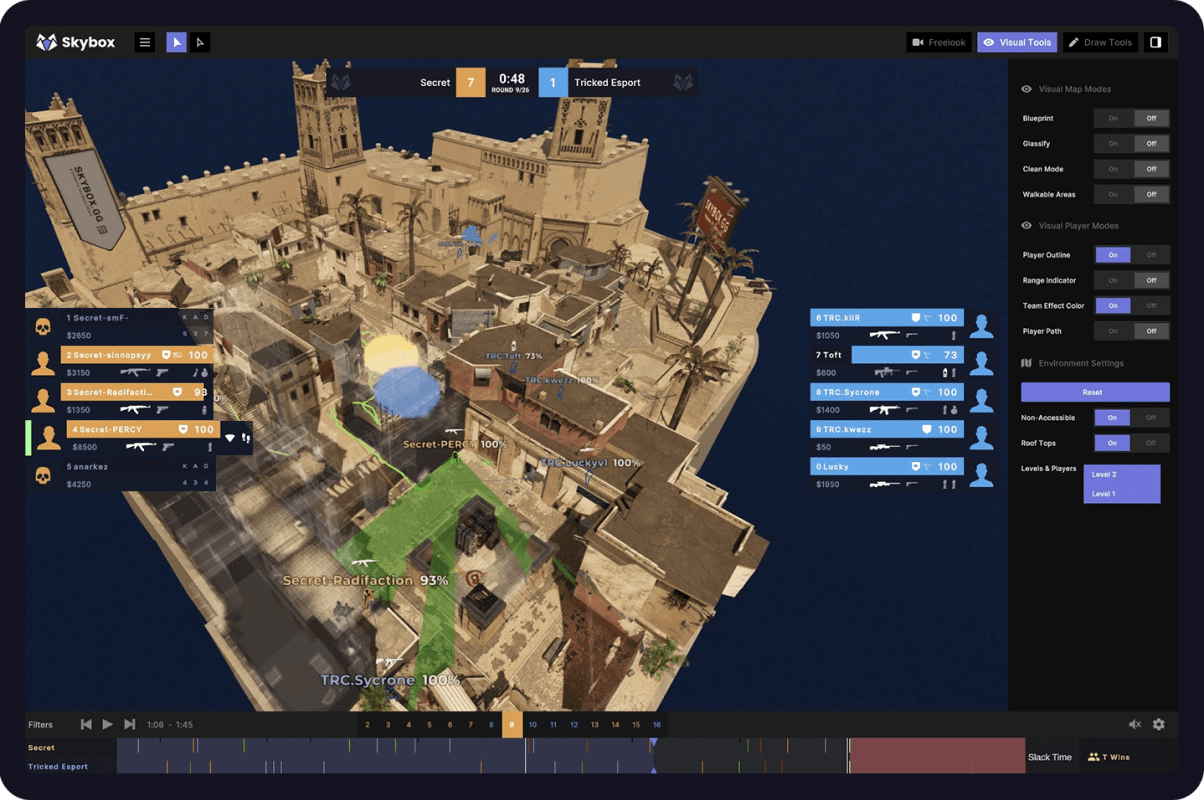The image size is (1204, 800).
Task: Open the hamburger menu beside Skybox logo
Action: pyautogui.click(x=145, y=42)
